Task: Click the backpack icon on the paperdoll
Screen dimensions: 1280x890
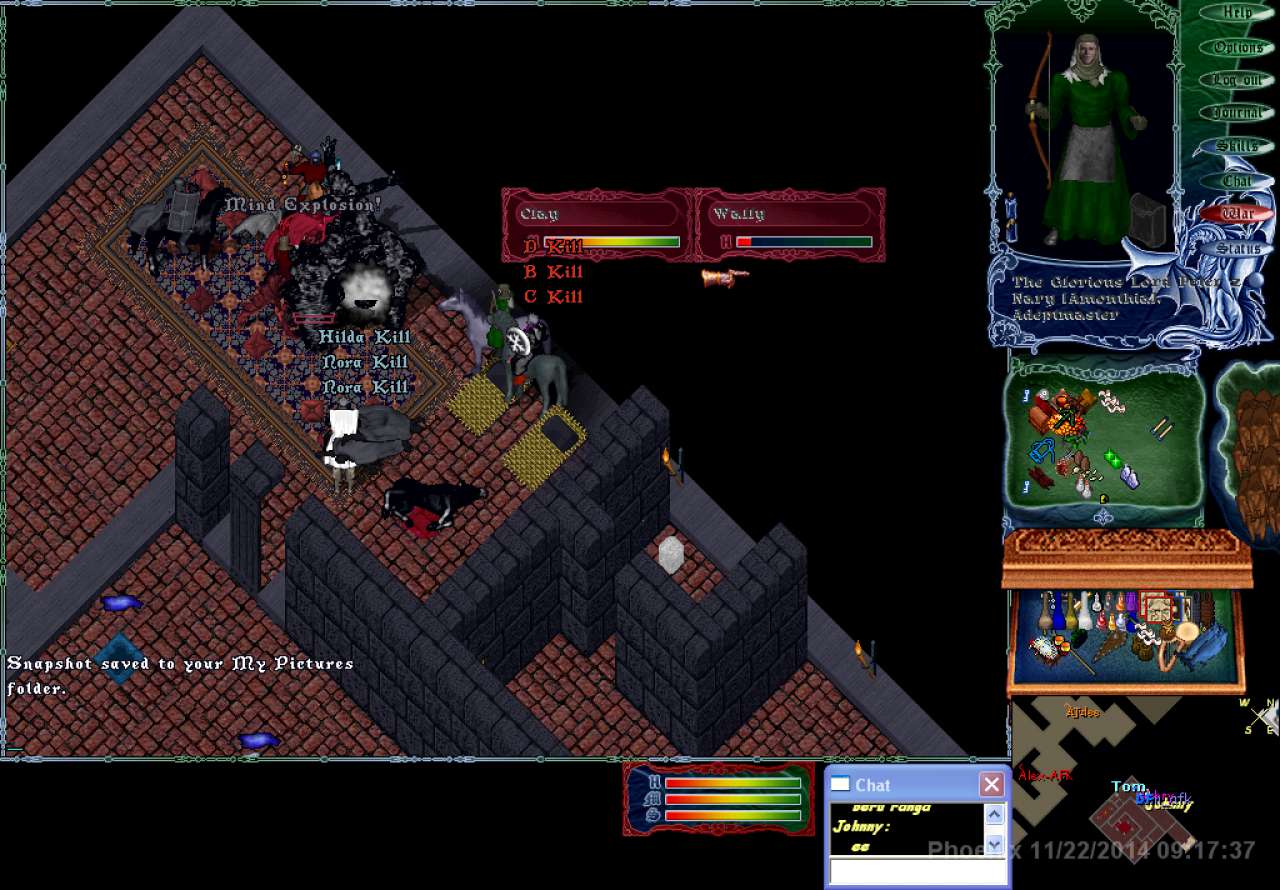Action: [x=1148, y=222]
